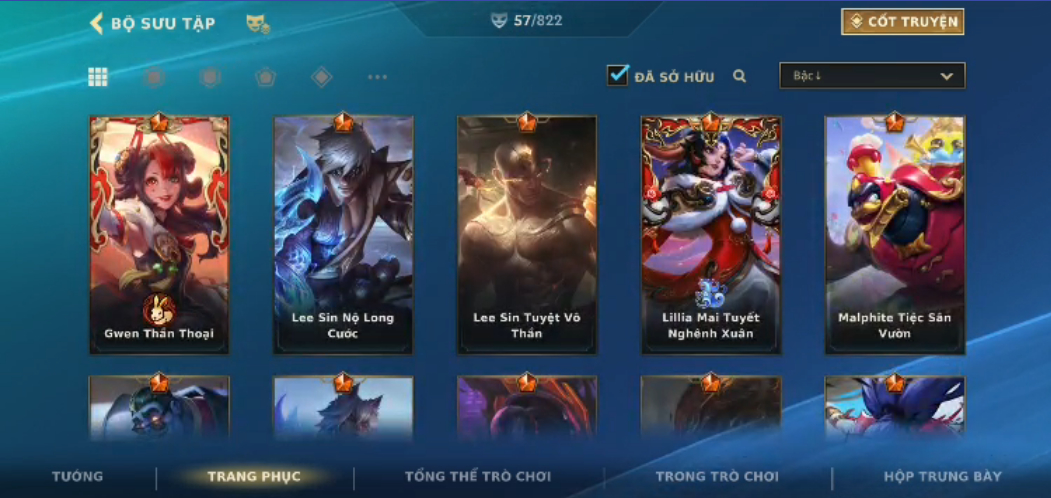Open the Cốt Truyện story button

(x=902, y=22)
